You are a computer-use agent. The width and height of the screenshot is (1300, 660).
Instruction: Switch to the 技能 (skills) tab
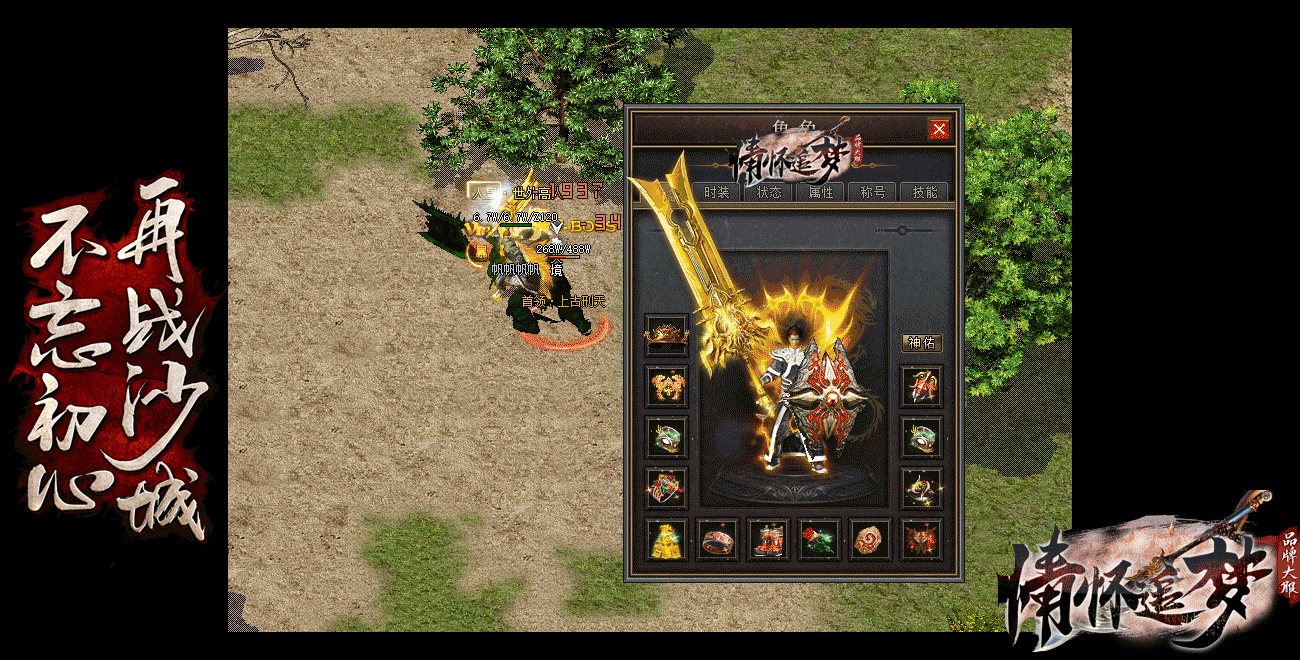click(925, 192)
